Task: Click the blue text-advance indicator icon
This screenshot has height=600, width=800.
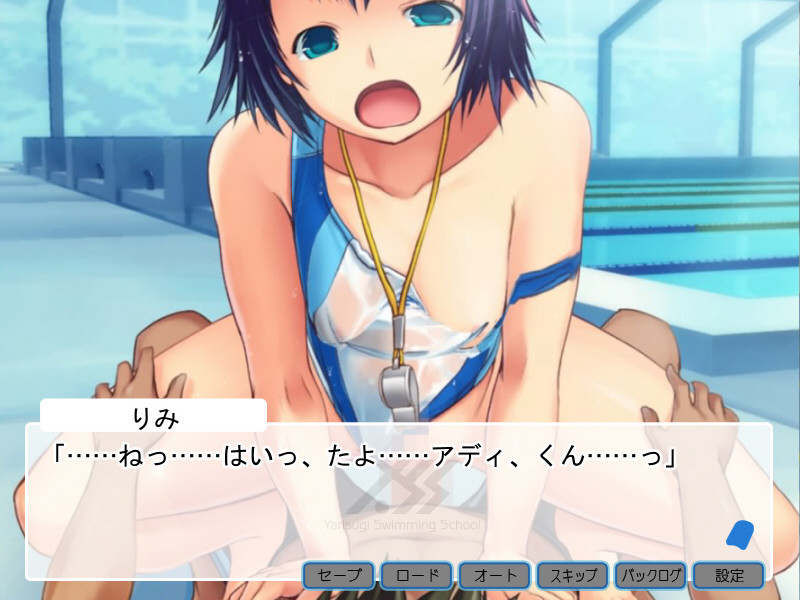Action: 739,535
